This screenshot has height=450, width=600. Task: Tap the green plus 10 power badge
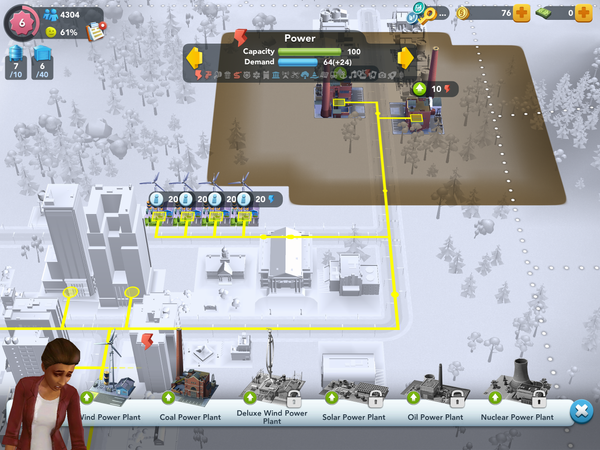432,89
